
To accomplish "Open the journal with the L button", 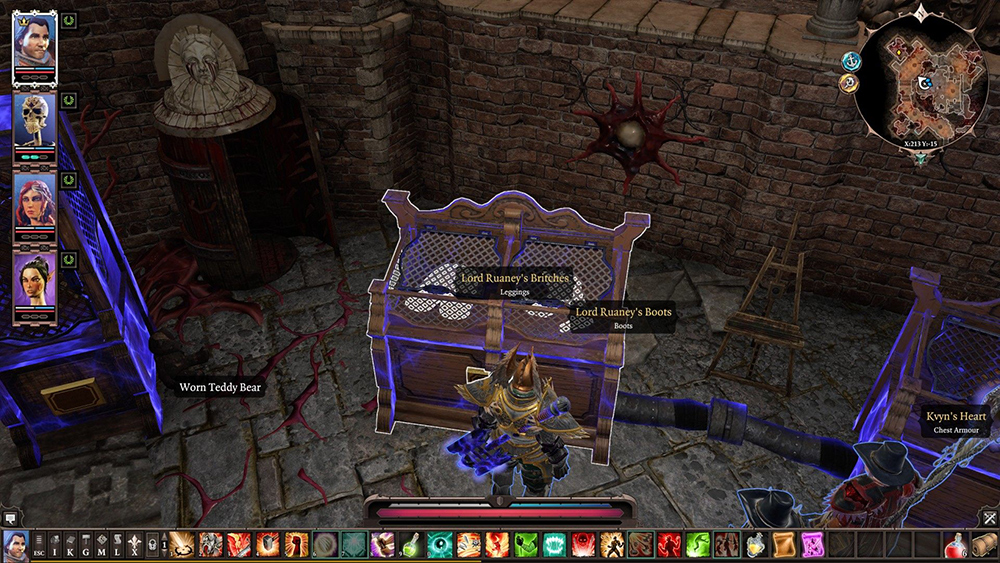I will pos(118,545).
